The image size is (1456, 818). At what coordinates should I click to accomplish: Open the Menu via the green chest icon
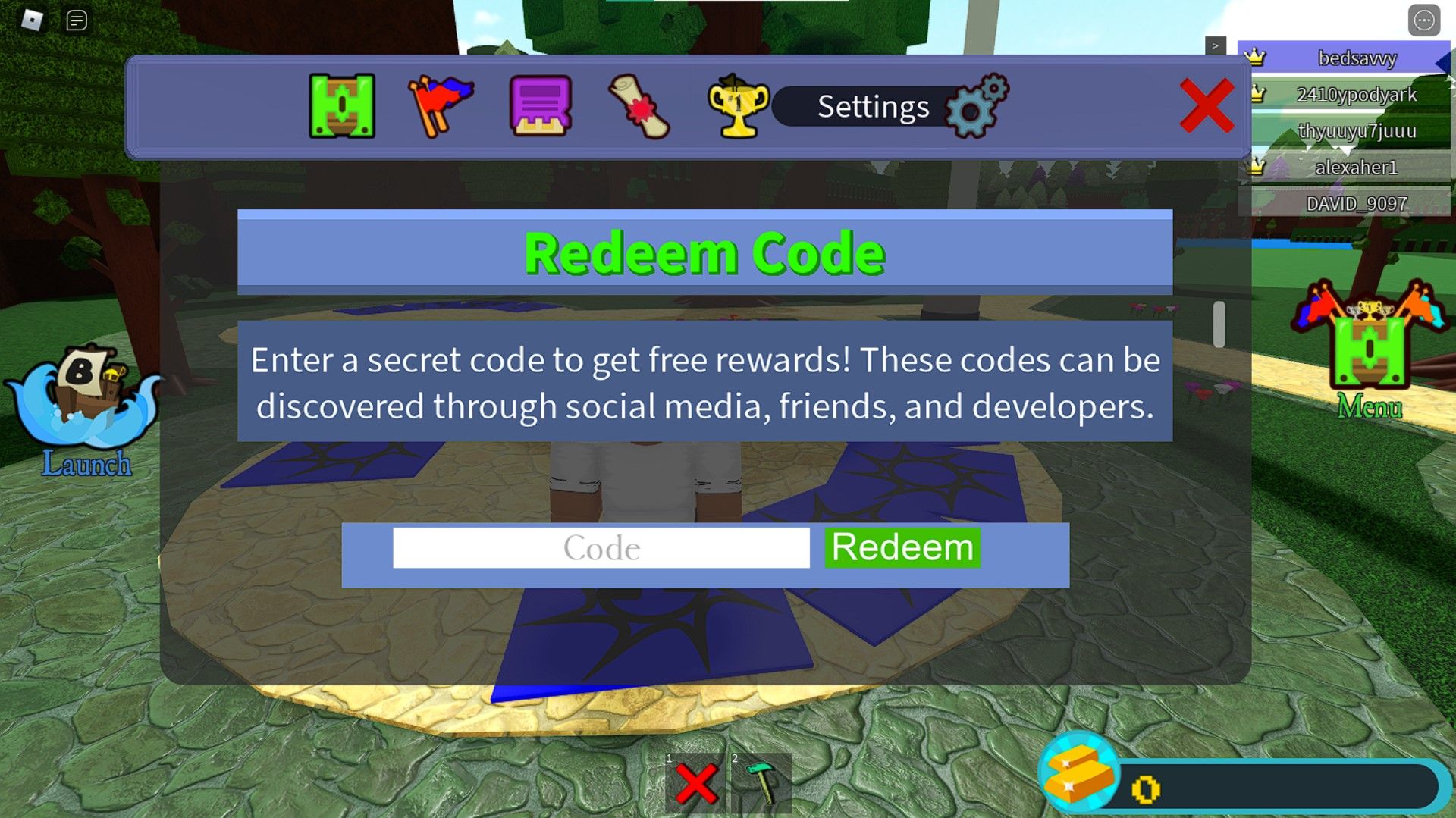[x=1370, y=353]
